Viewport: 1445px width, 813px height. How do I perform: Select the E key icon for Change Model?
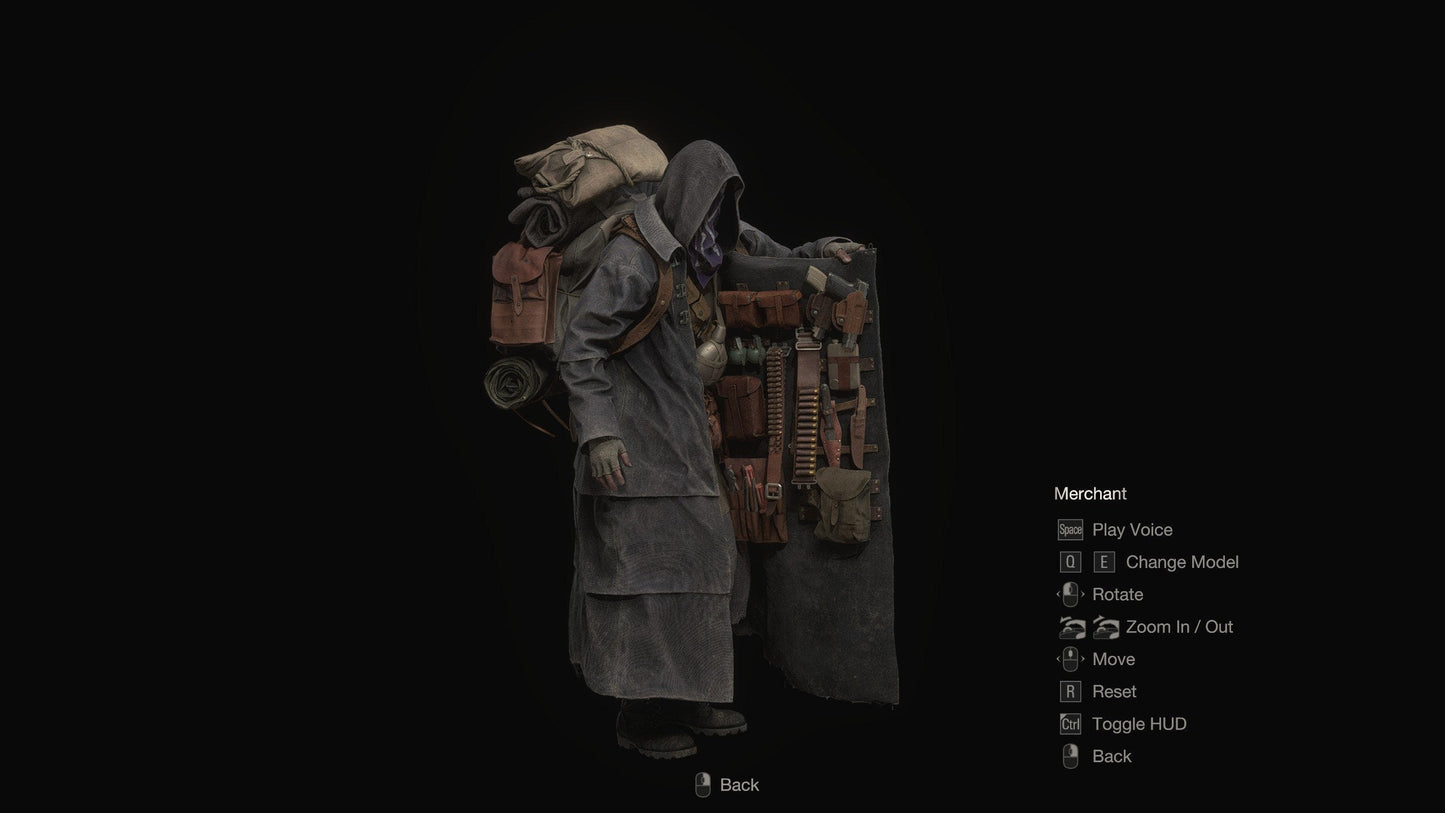pos(1102,560)
